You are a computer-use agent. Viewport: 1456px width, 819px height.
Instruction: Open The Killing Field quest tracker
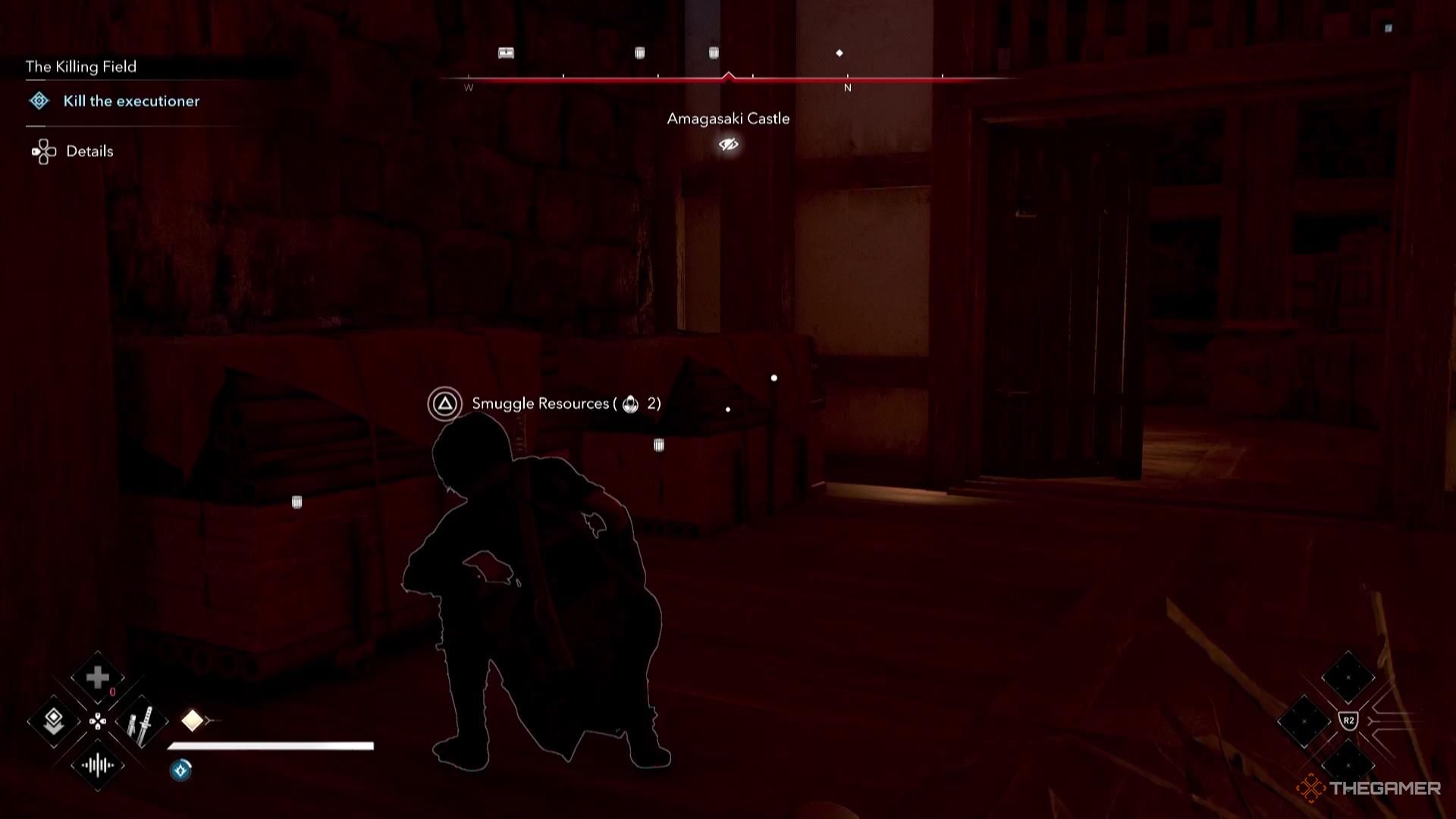(x=81, y=67)
